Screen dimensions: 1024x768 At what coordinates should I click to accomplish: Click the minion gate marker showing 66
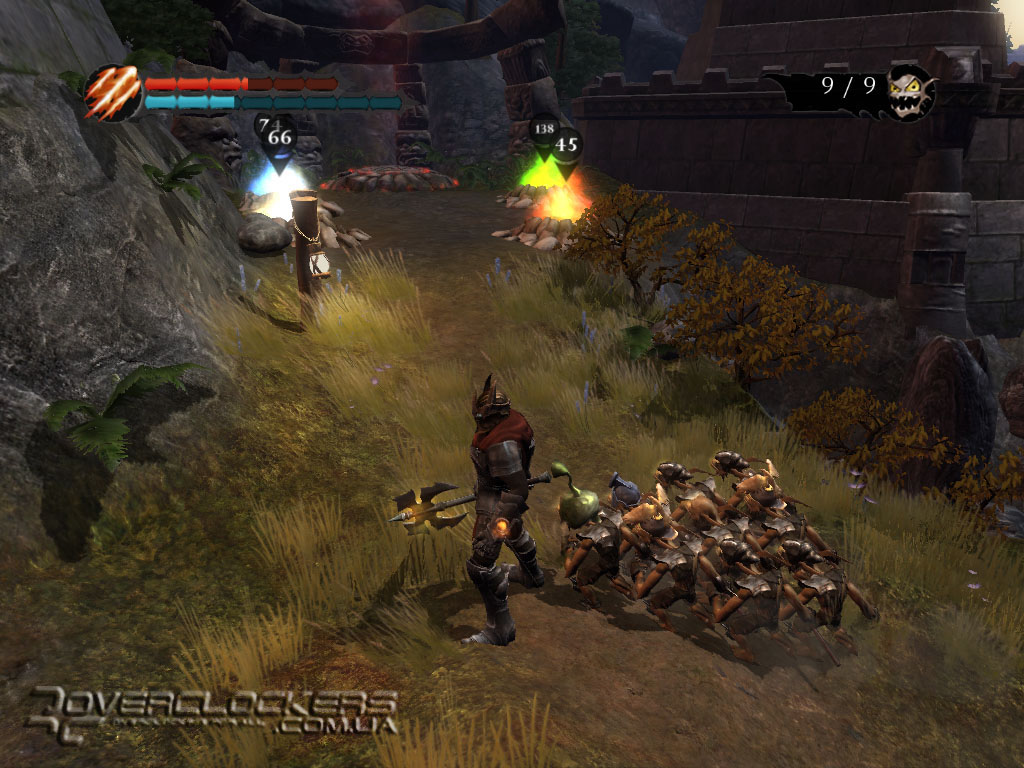coord(281,140)
